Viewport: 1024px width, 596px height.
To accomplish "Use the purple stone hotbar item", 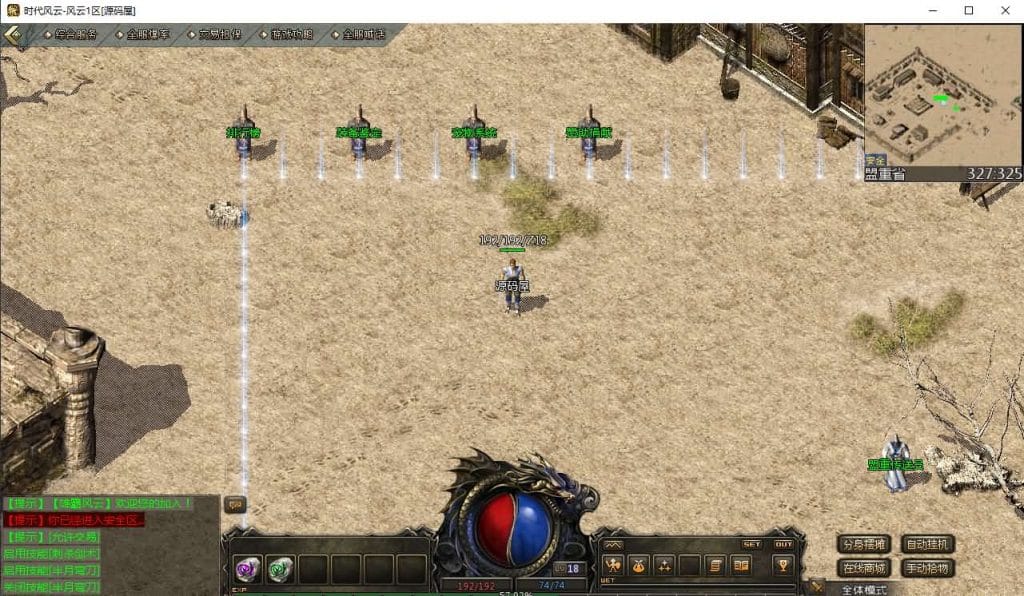I will pyautogui.click(x=247, y=568).
